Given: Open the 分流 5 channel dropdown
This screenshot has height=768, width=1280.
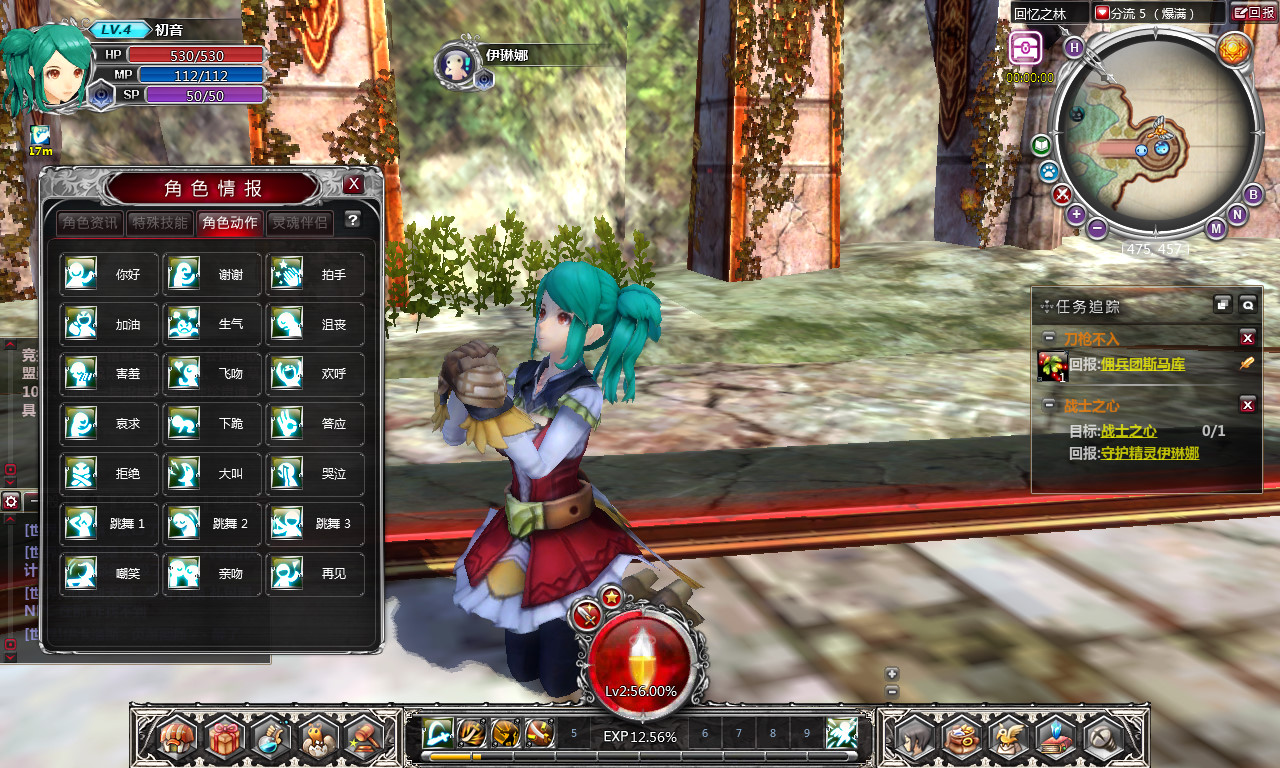Looking at the screenshot, I should tap(1158, 13).
